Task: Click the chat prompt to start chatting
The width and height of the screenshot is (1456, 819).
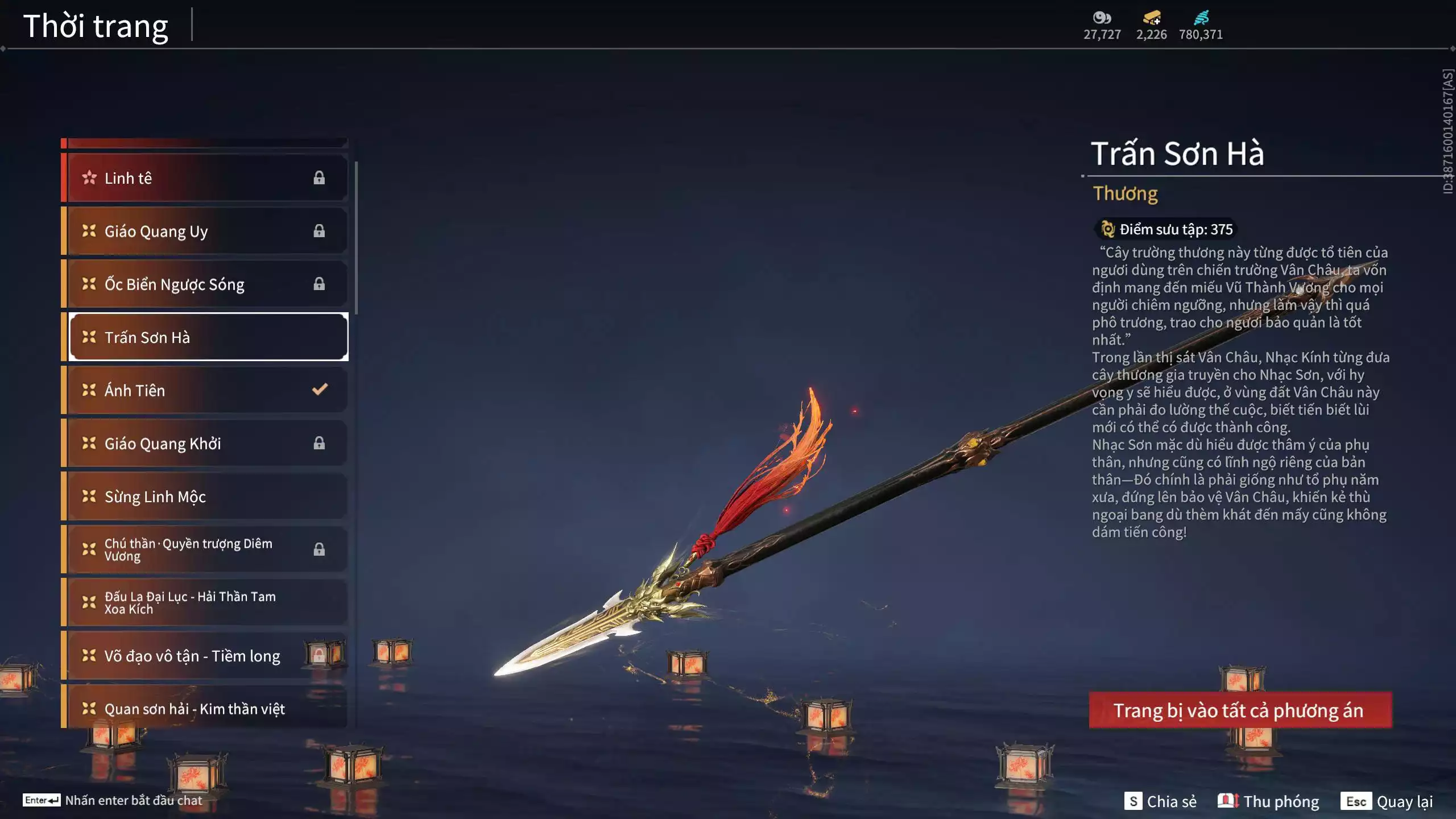Action: pyautogui.click(x=113, y=800)
